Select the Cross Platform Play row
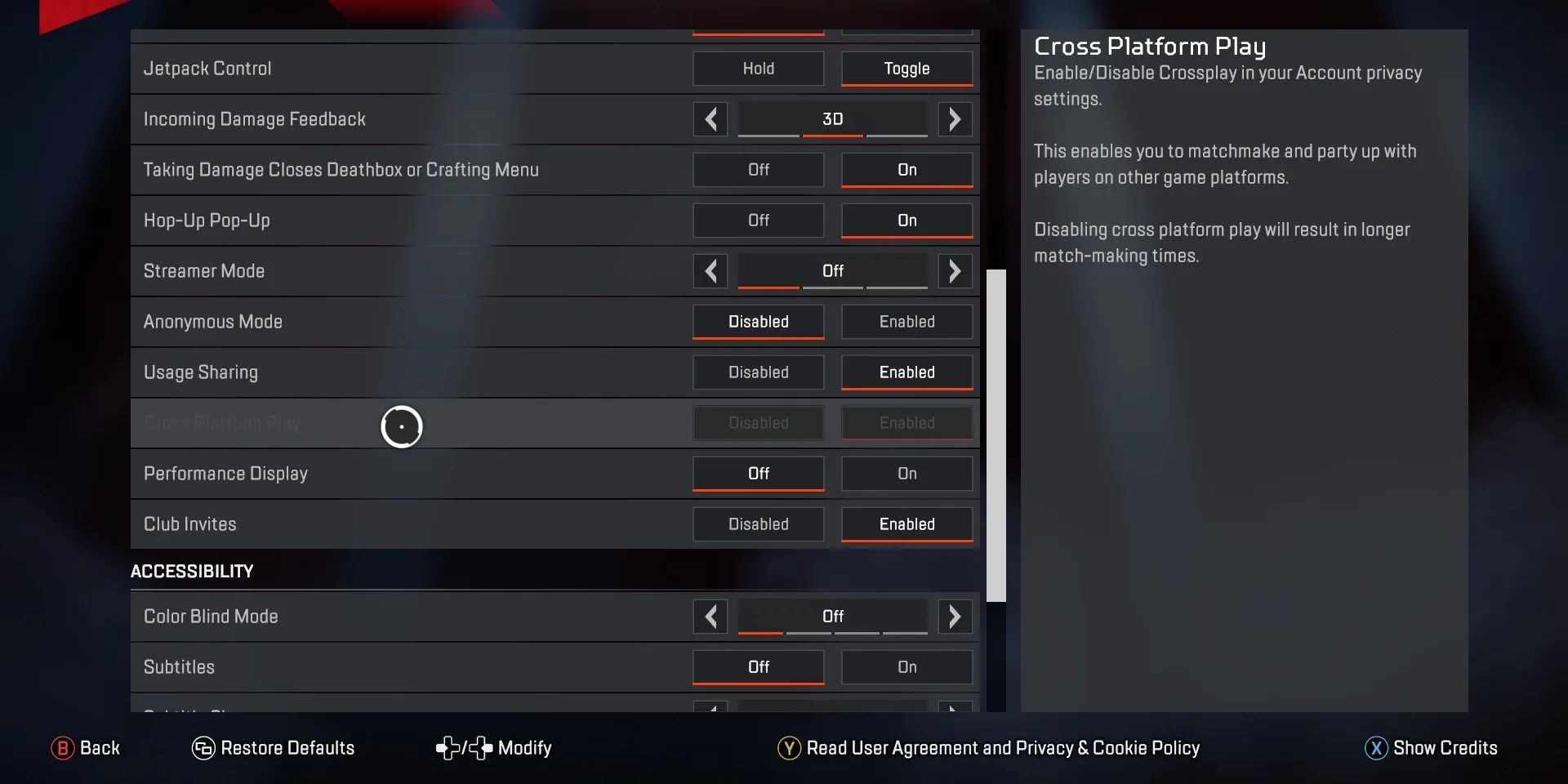The width and height of the screenshot is (1568, 784). point(490,422)
